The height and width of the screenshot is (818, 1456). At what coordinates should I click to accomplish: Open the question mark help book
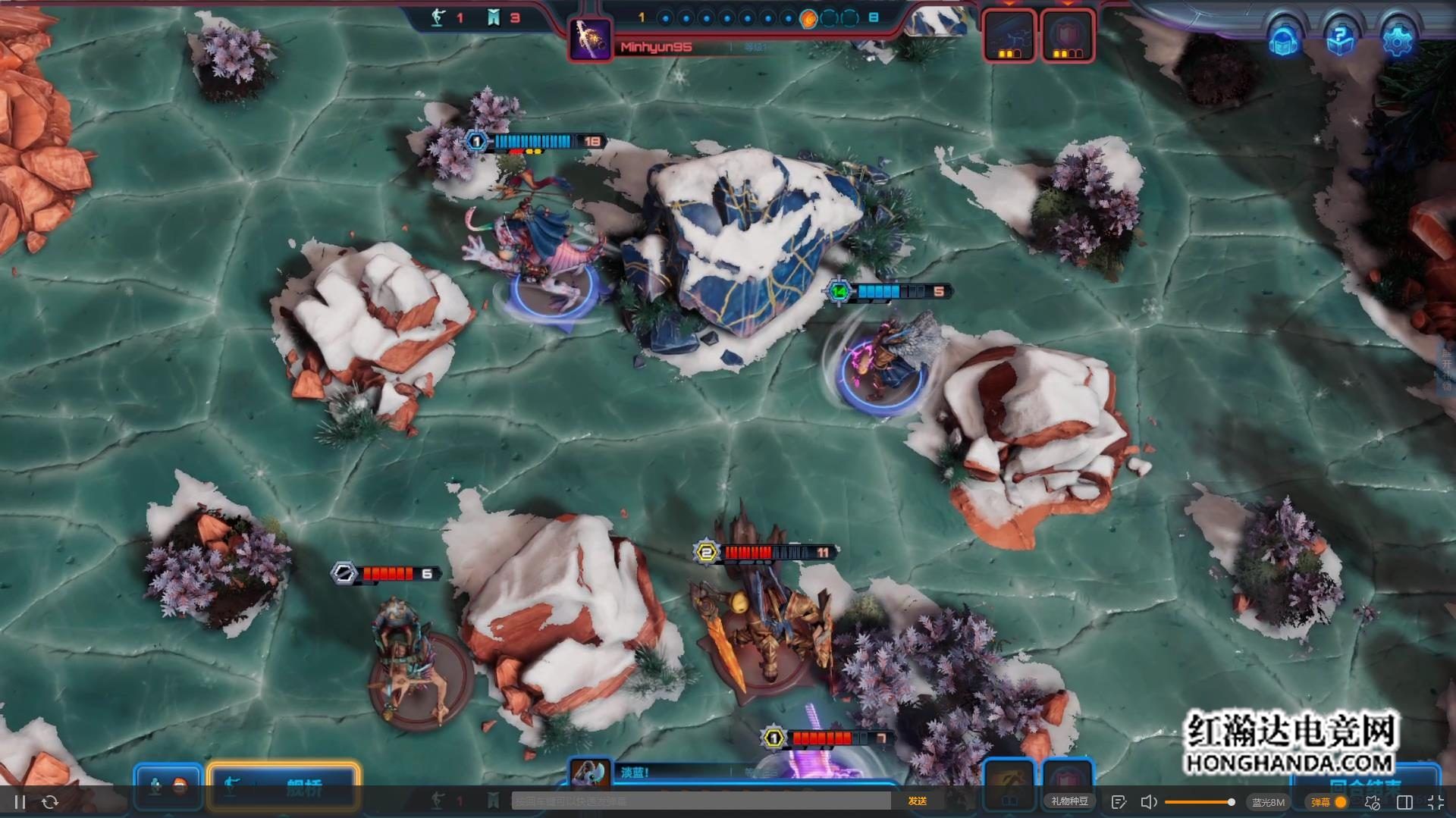pos(1340,39)
